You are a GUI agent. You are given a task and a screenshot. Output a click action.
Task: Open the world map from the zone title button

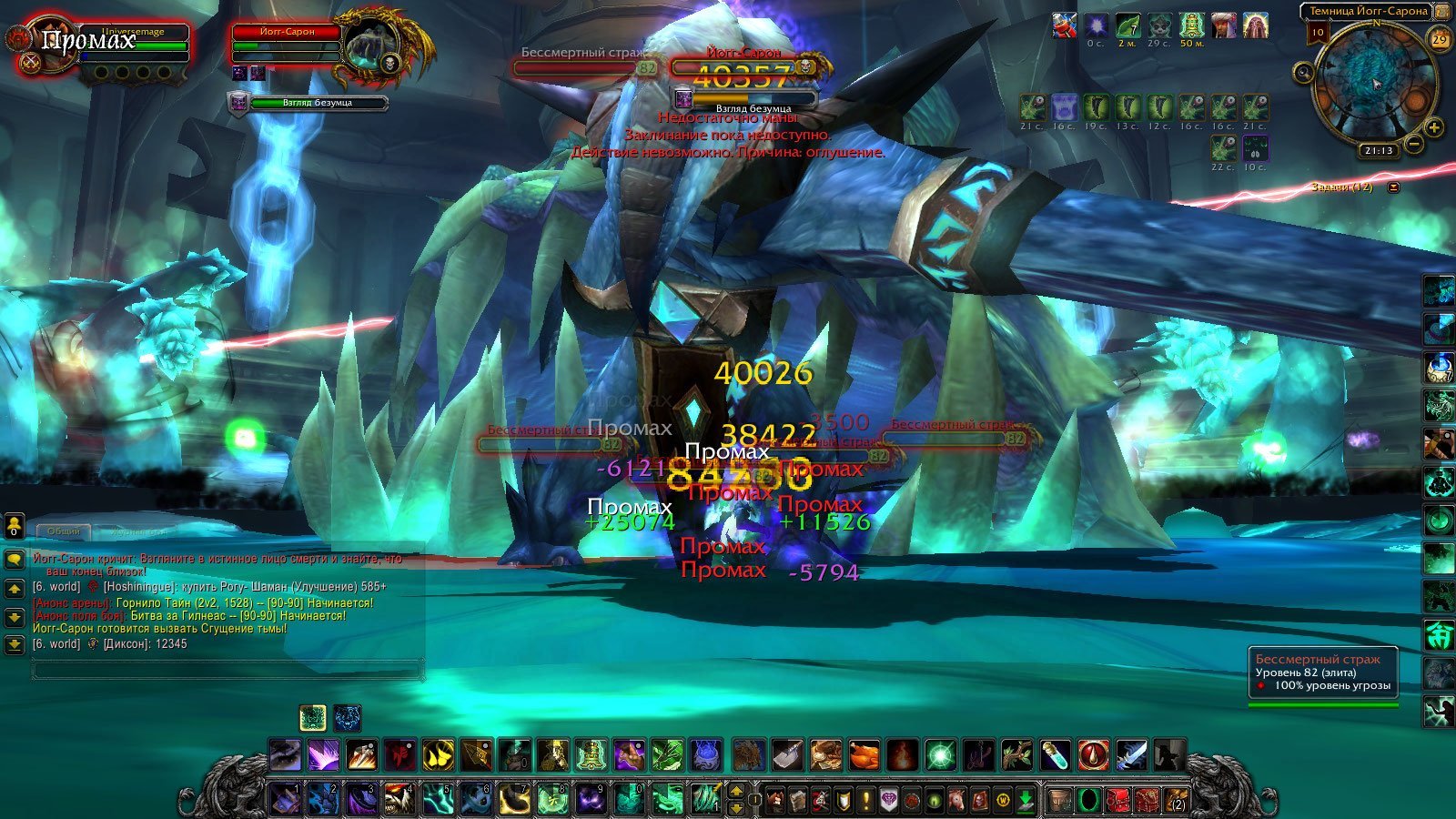(1368, 11)
